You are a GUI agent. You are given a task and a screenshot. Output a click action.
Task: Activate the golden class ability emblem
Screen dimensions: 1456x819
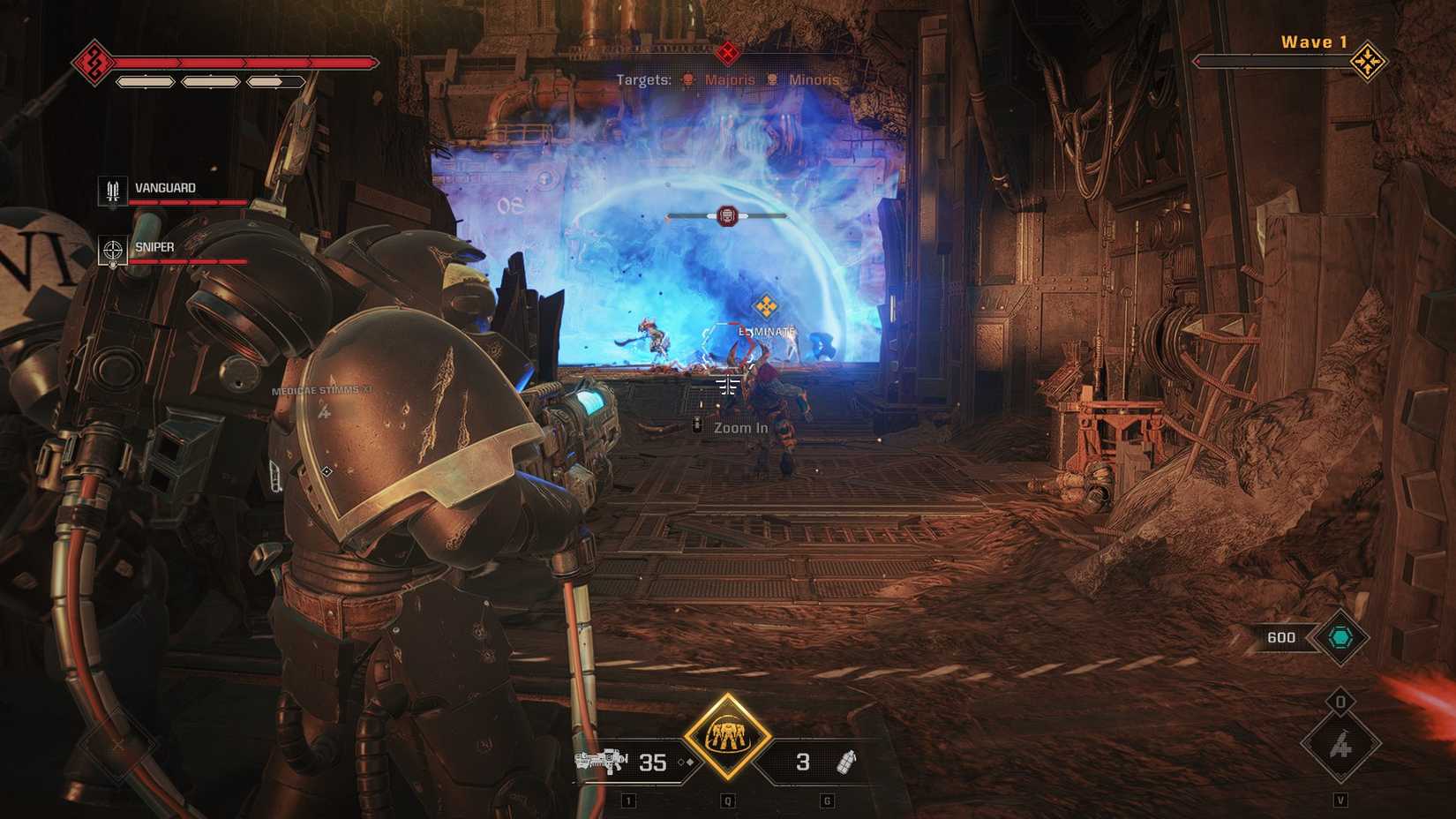click(x=726, y=737)
